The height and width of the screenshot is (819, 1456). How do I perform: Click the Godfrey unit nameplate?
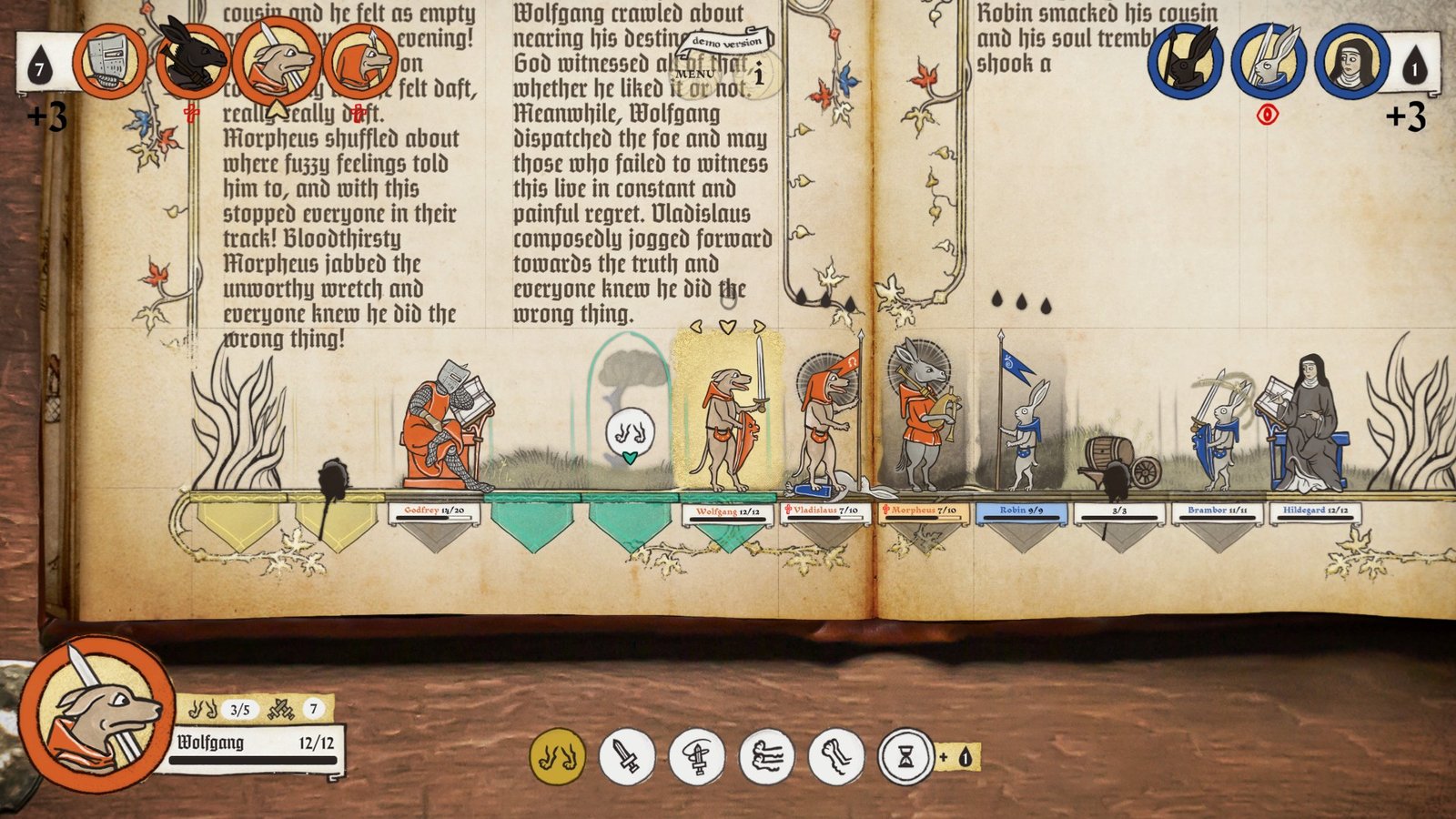pyautogui.click(x=434, y=511)
